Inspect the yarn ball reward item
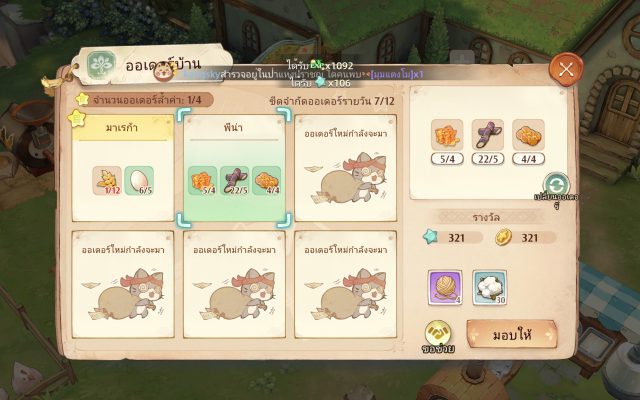The image size is (640, 400). [444, 287]
